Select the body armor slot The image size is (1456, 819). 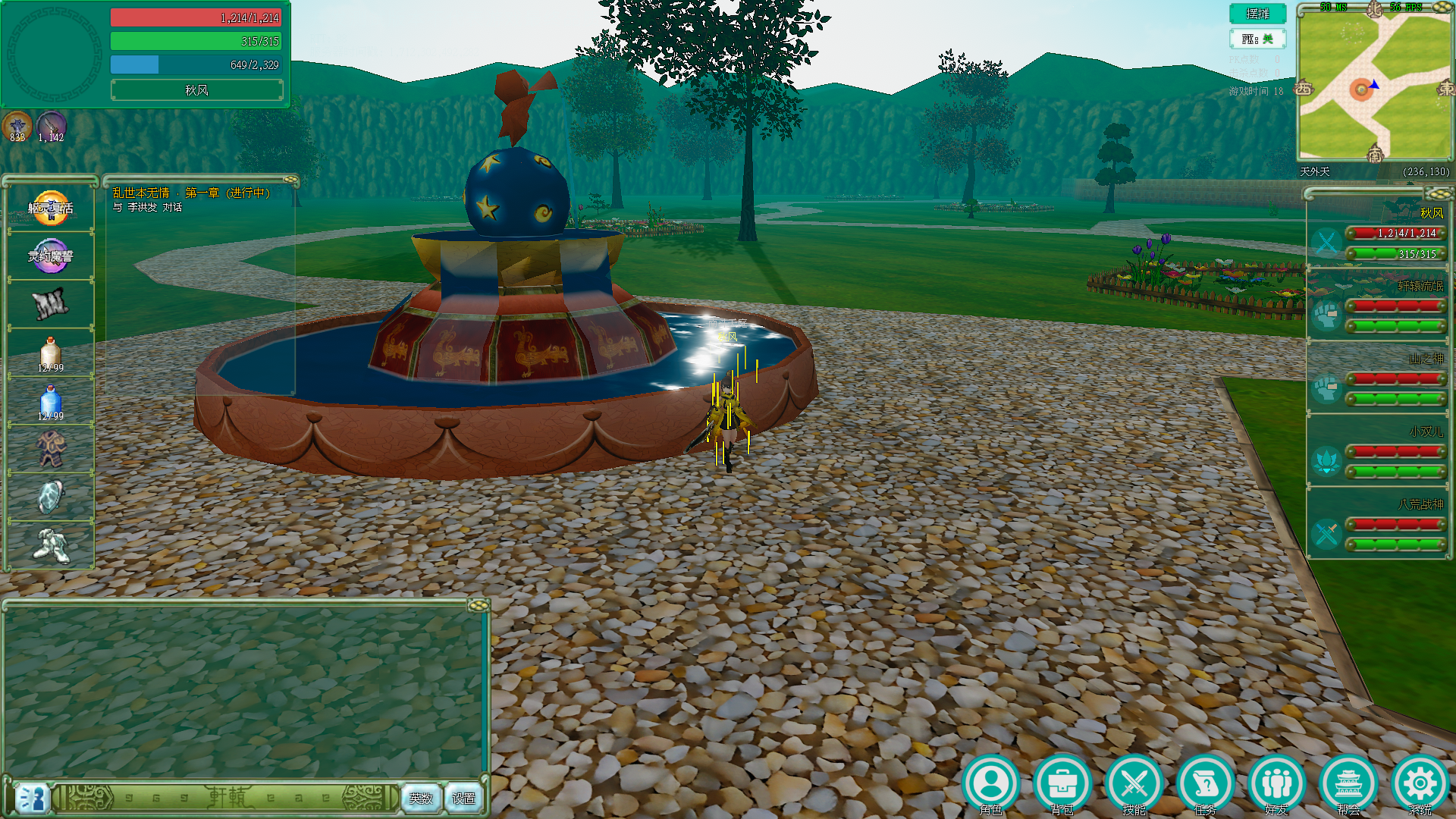(x=51, y=449)
